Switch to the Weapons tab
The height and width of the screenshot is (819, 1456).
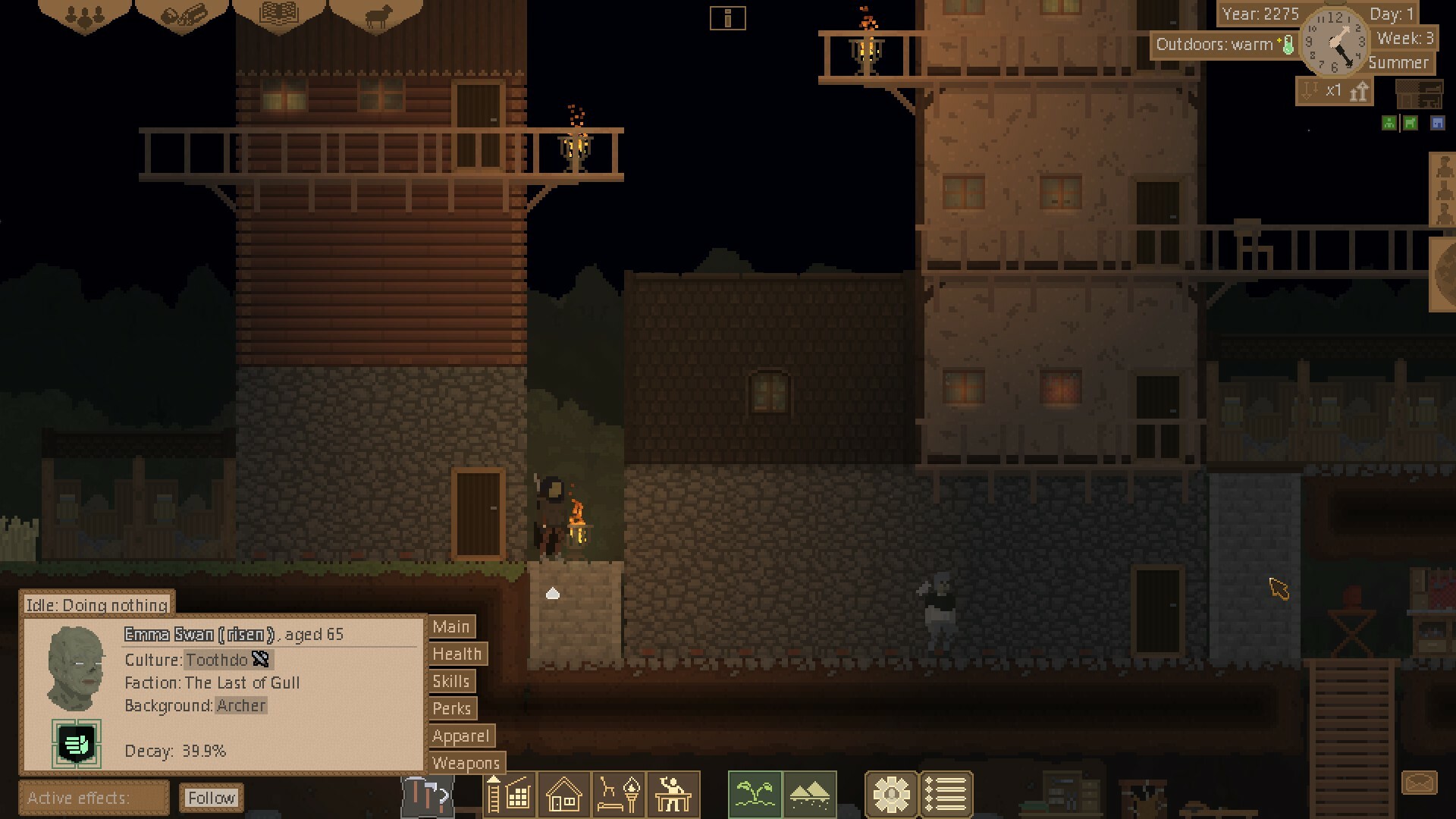[466, 764]
